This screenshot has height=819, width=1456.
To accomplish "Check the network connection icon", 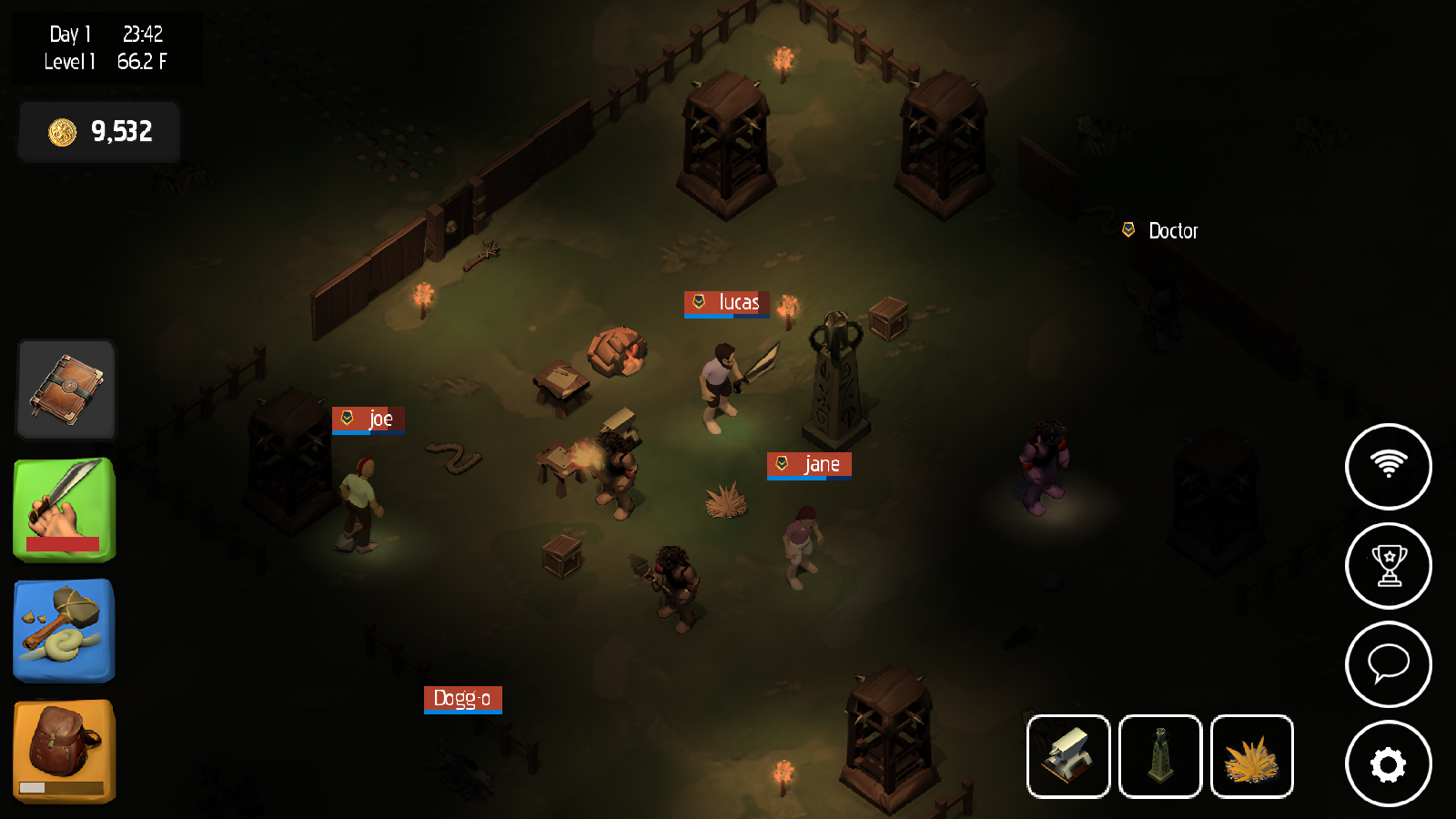I will (x=1389, y=466).
